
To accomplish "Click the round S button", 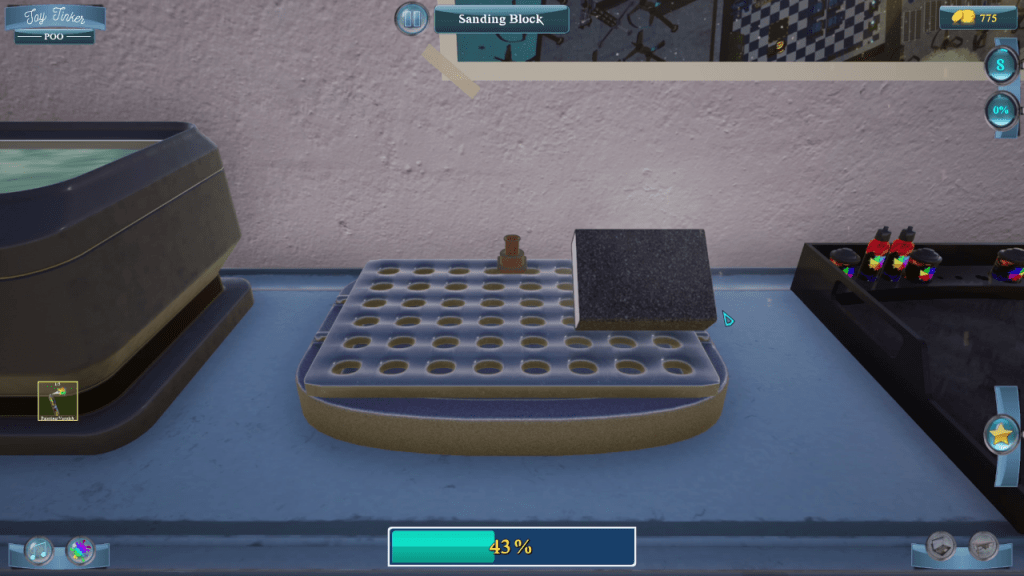I will click(x=1000, y=66).
